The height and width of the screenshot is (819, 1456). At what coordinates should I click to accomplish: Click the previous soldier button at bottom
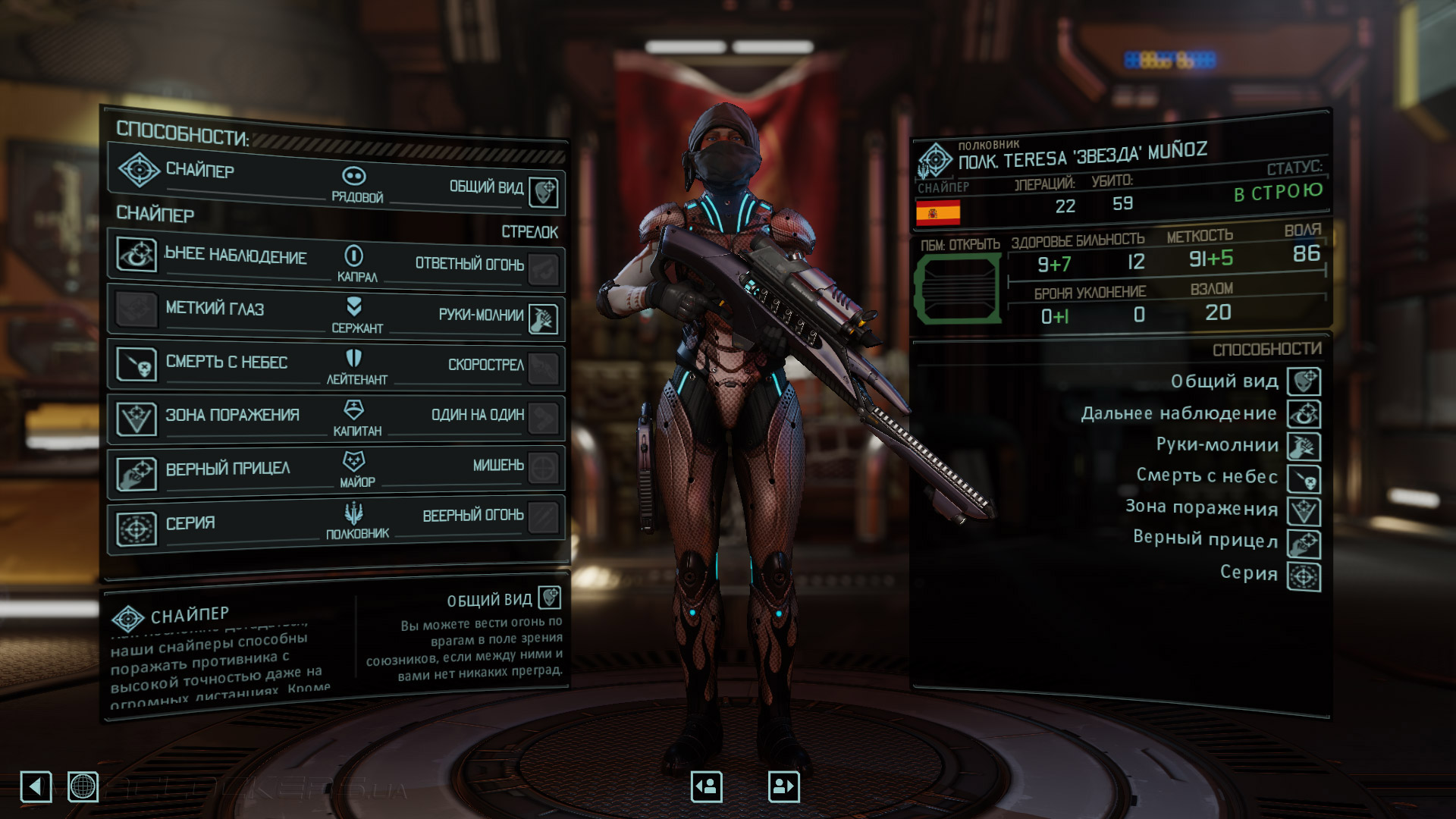coord(705,787)
